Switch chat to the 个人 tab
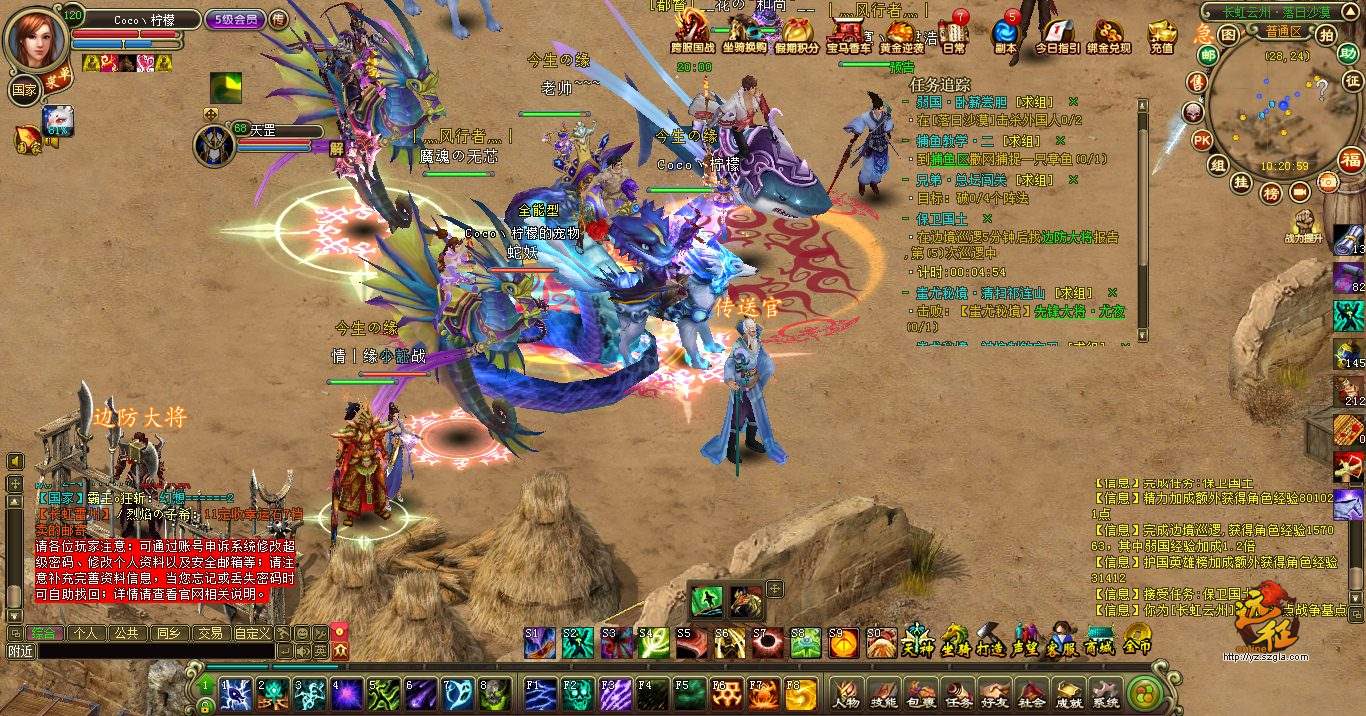 [x=85, y=633]
